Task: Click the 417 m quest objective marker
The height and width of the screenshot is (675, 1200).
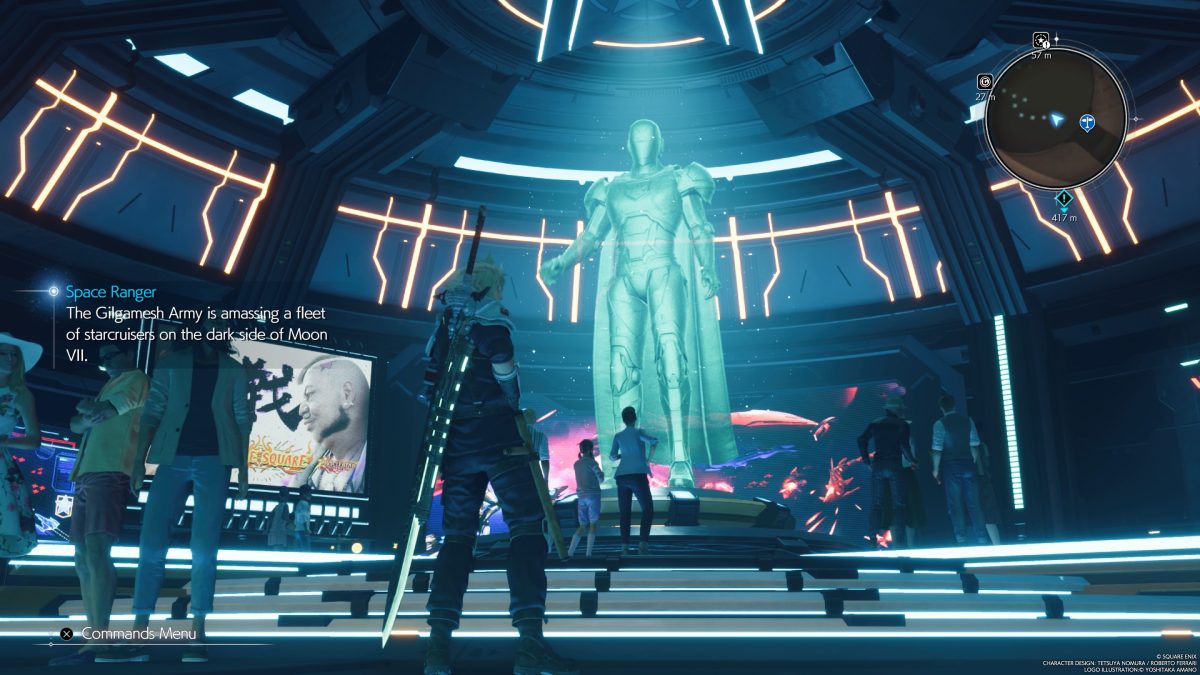Action: 1066,198
